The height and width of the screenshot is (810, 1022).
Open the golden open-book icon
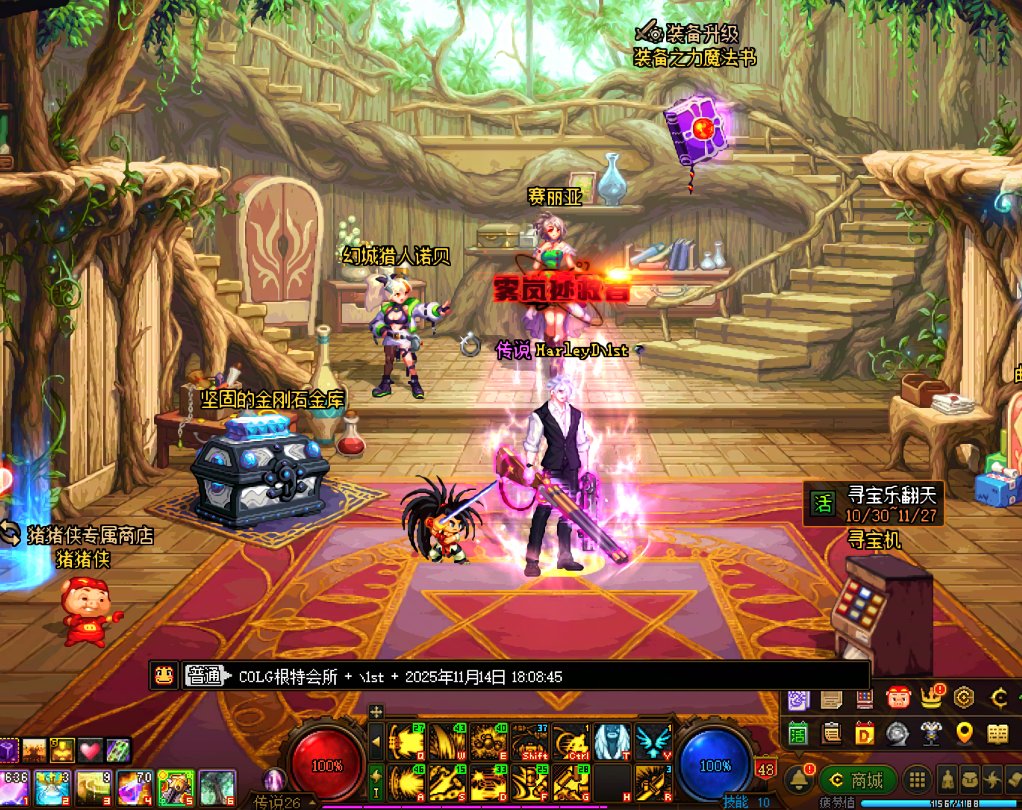click(997, 734)
